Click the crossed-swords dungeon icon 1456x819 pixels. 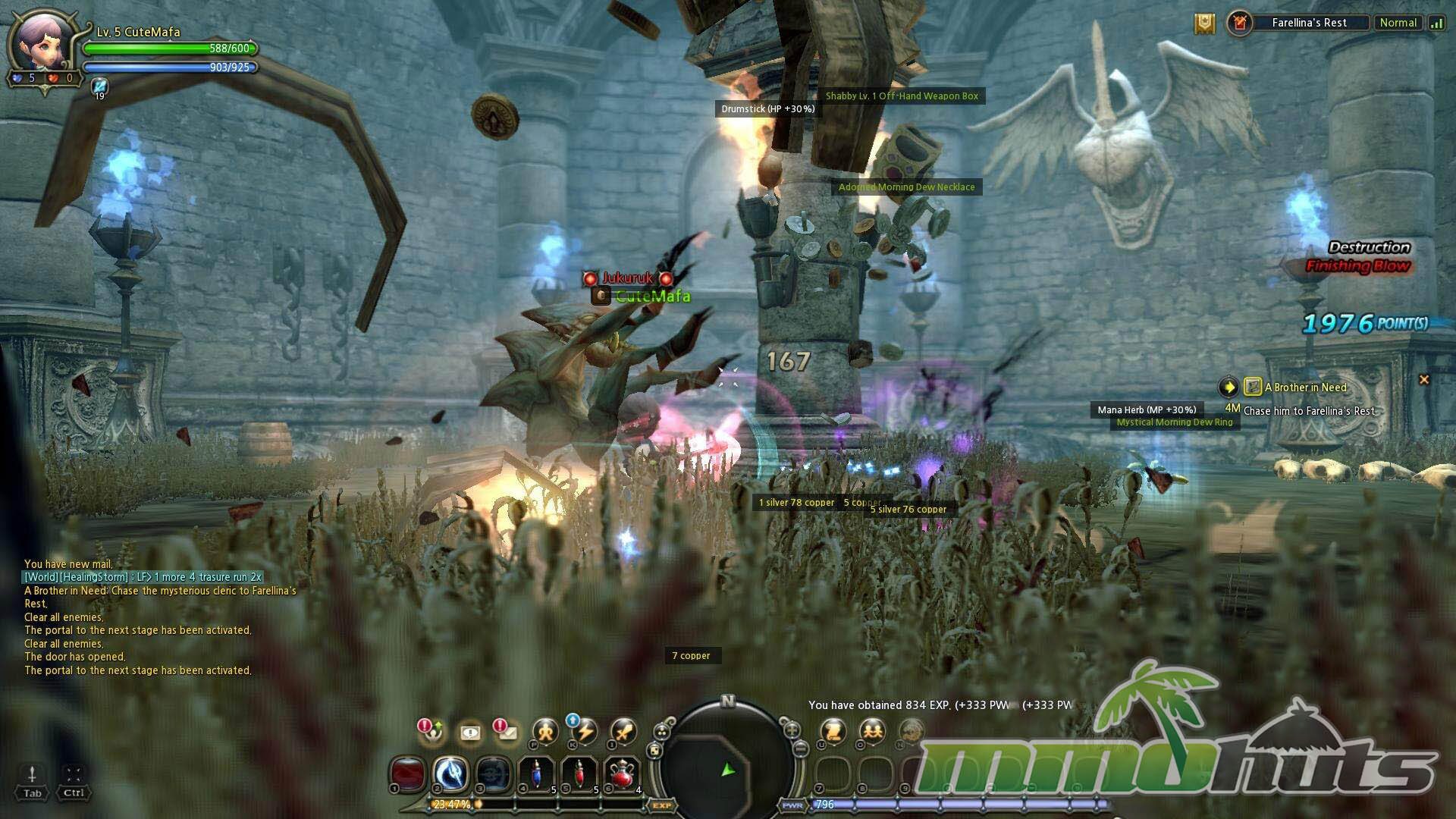(x=1240, y=24)
